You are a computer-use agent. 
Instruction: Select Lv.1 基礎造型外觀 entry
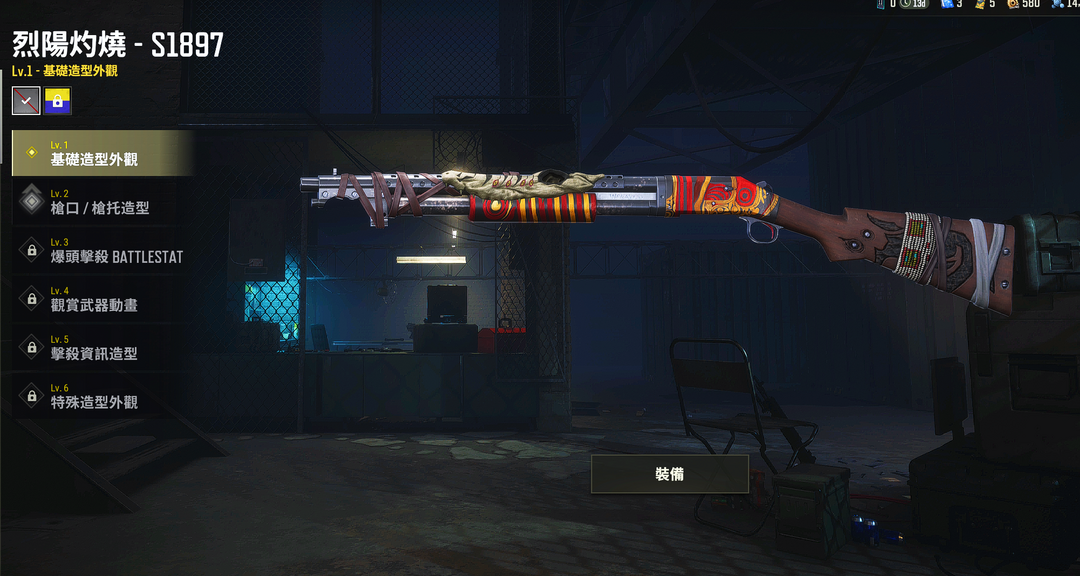pyautogui.click(x=102, y=153)
